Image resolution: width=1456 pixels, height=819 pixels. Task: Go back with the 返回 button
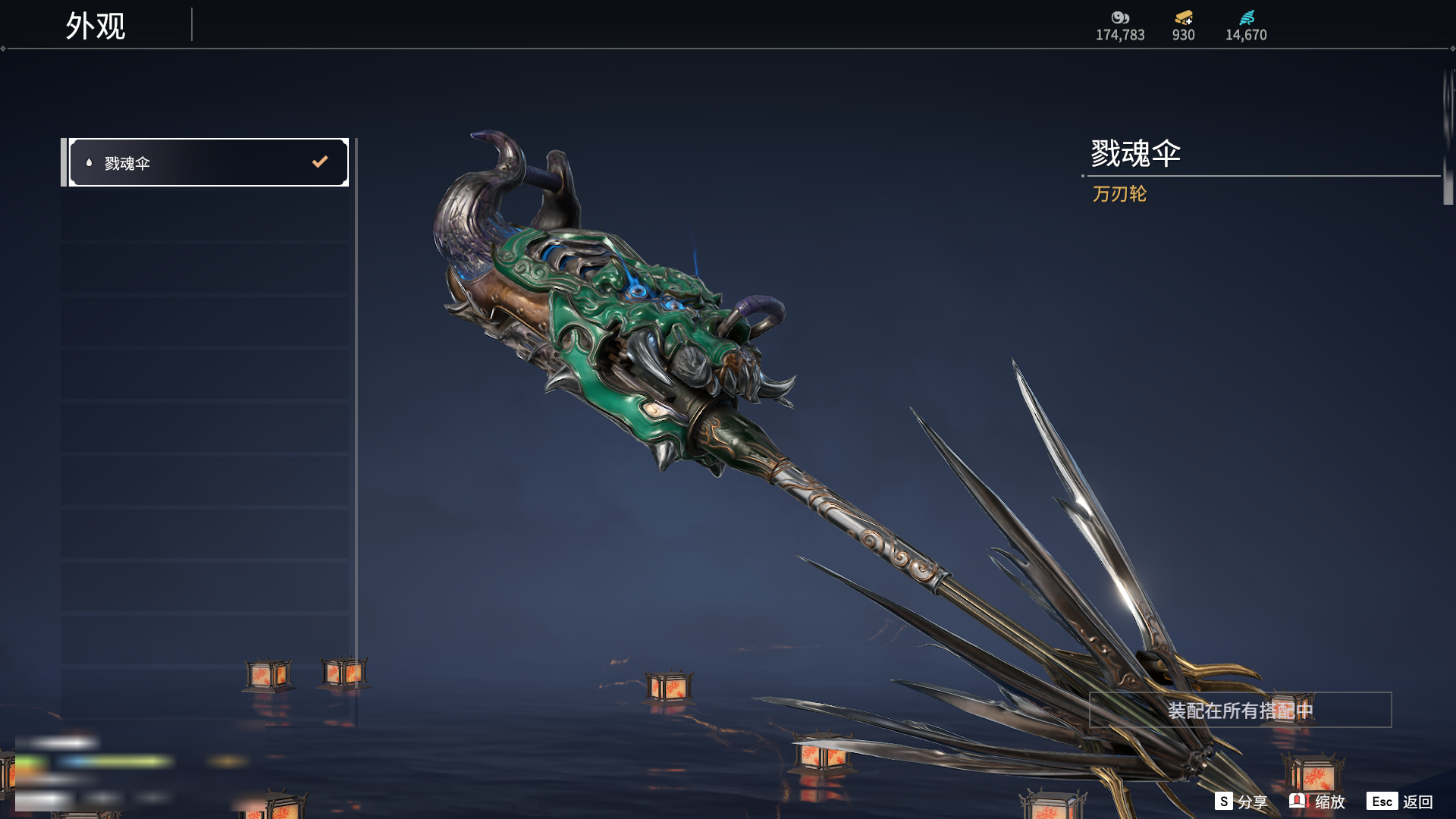pyautogui.click(x=1400, y=802)
